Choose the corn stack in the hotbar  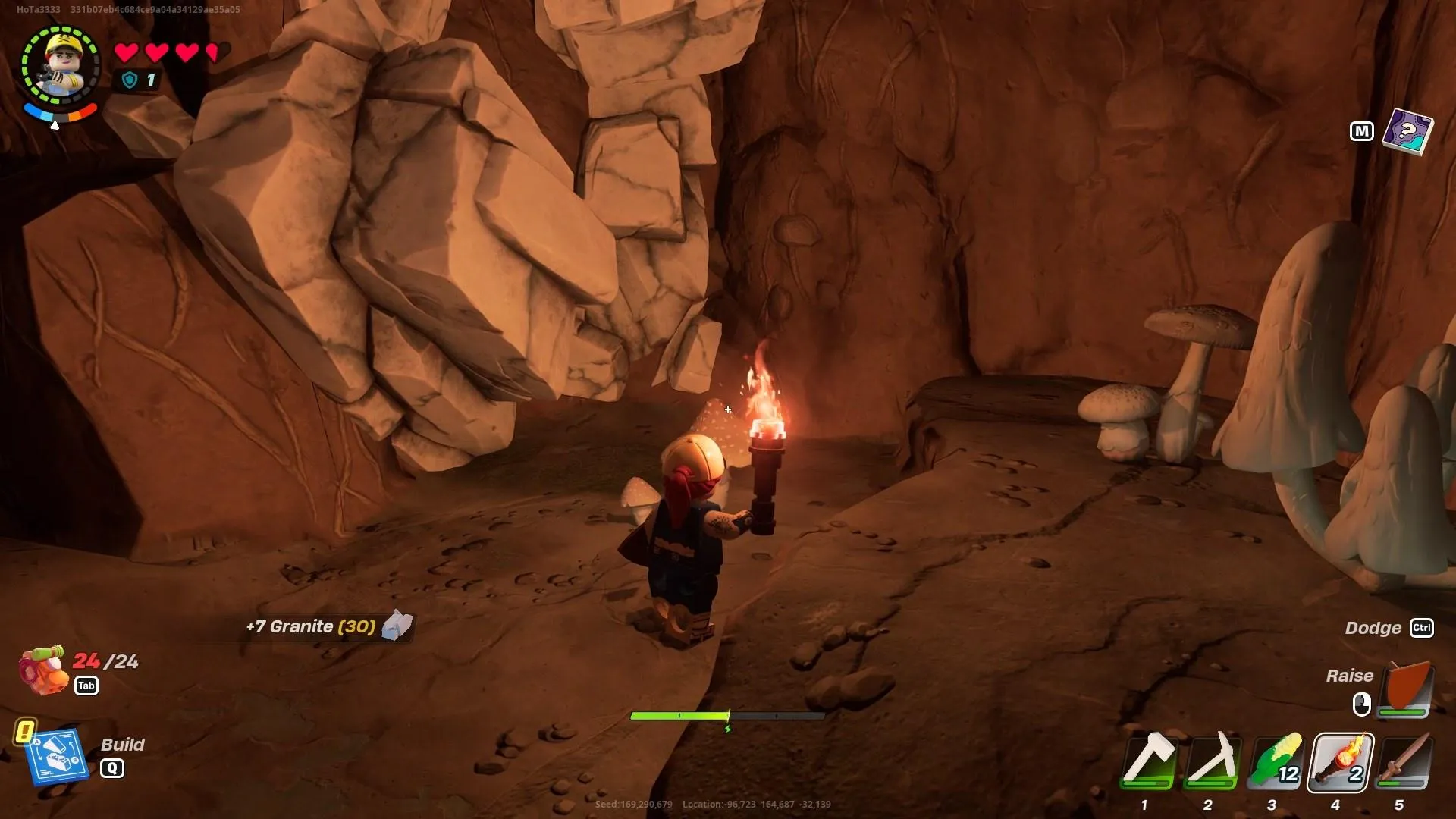tap(1276, 761)
